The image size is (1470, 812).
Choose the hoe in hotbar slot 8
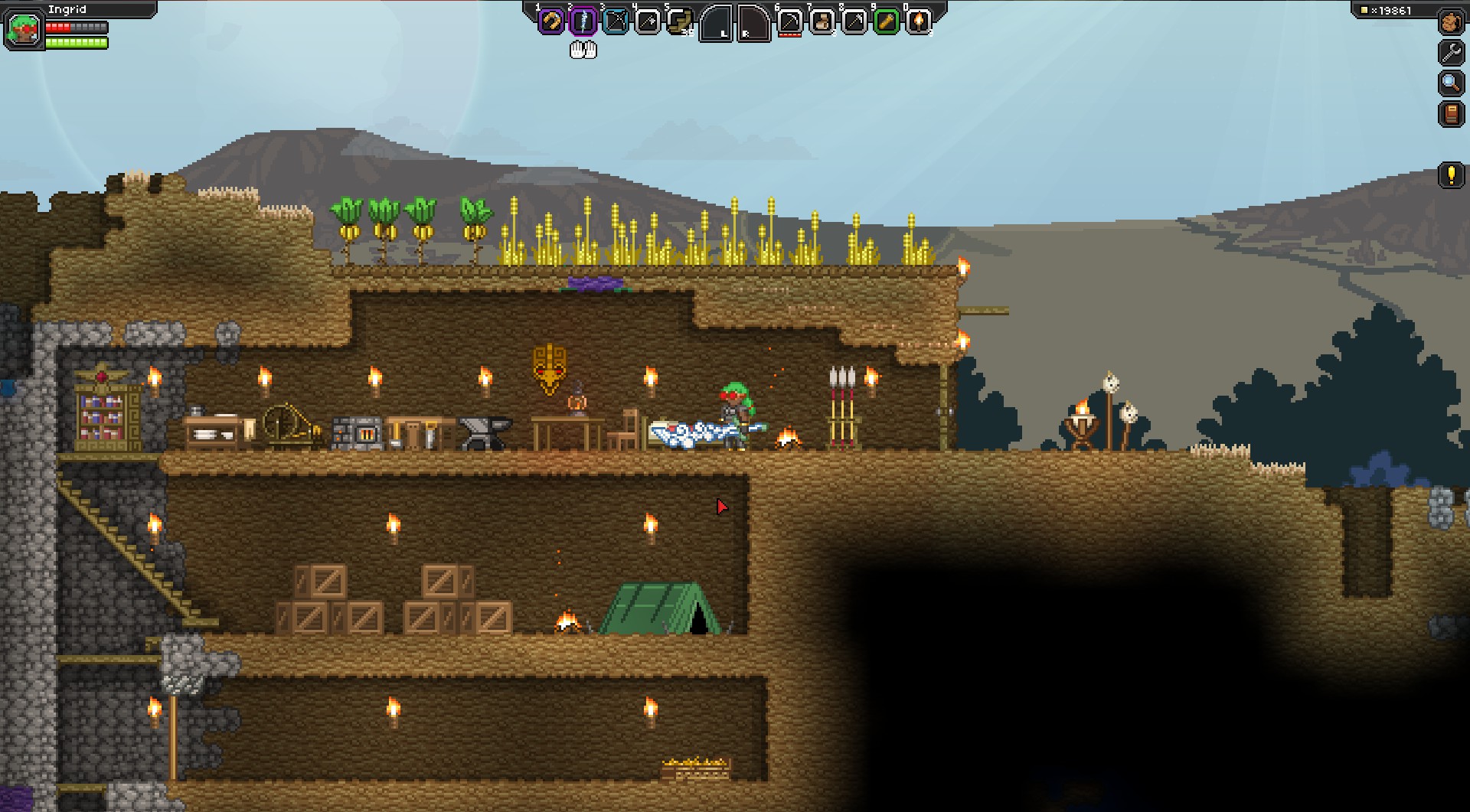854,21
